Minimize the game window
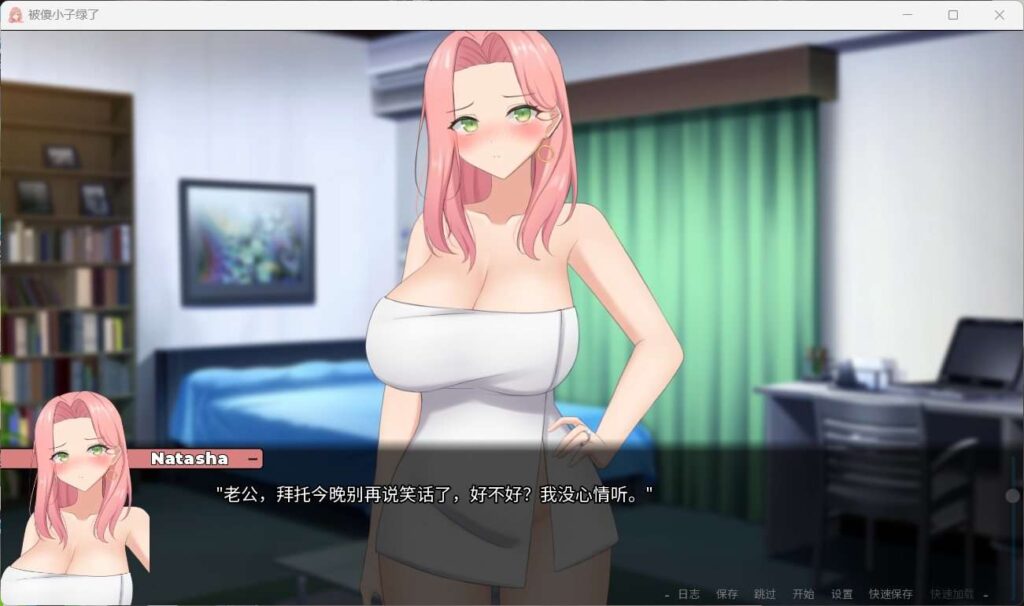 coord(907,15)
